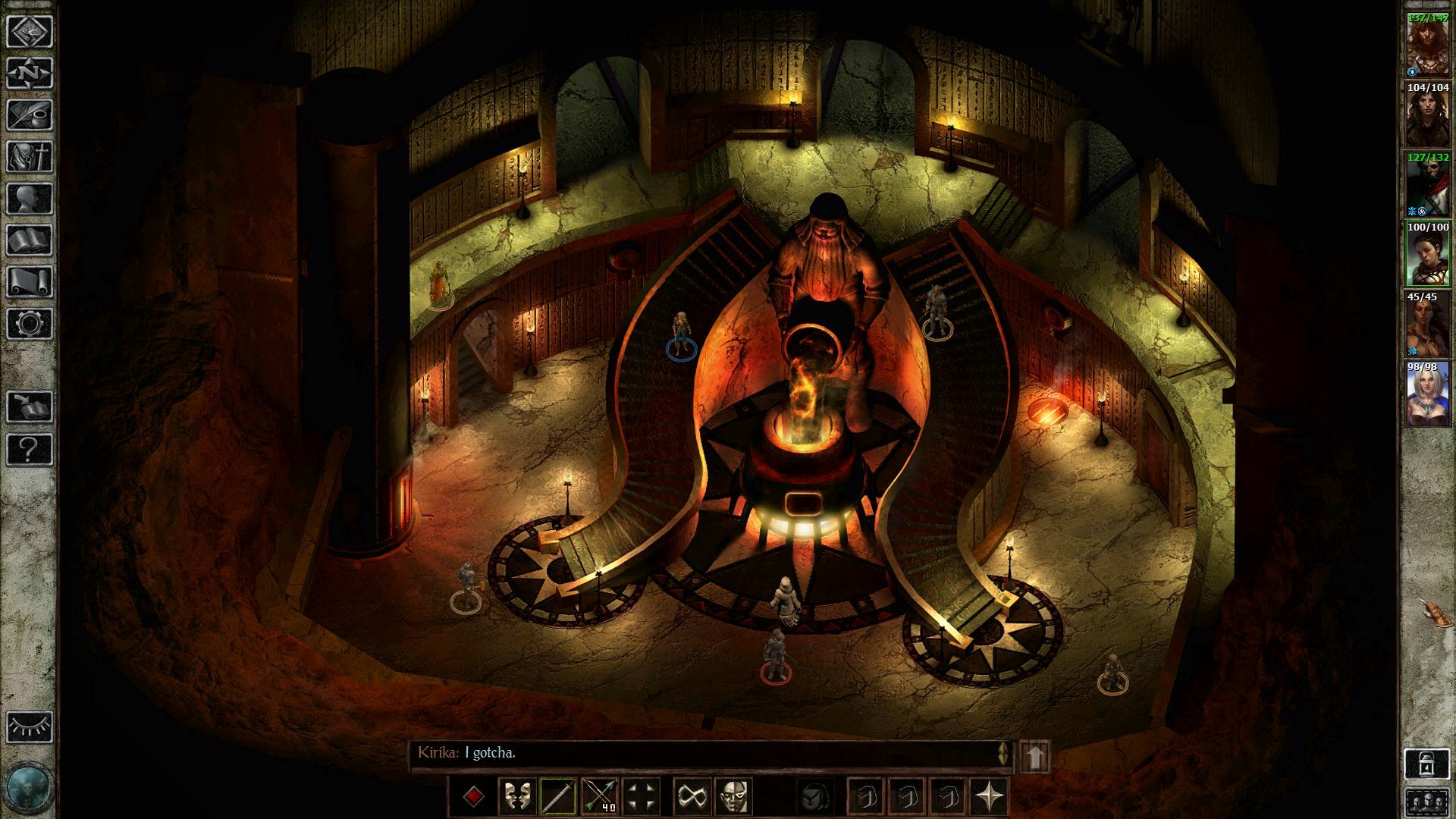Open the four-pointed star special abilities button
1456x819 pixels.
pyautogui.click(x=990, y=796)
